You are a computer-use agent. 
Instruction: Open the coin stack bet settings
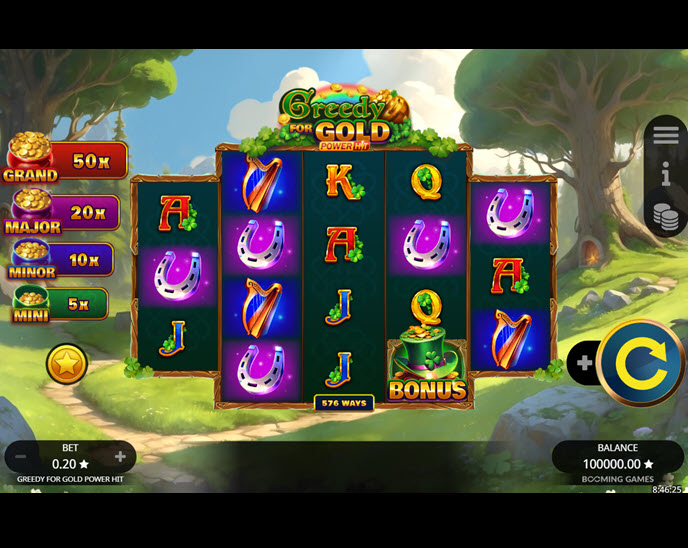[x=666, y=216]
